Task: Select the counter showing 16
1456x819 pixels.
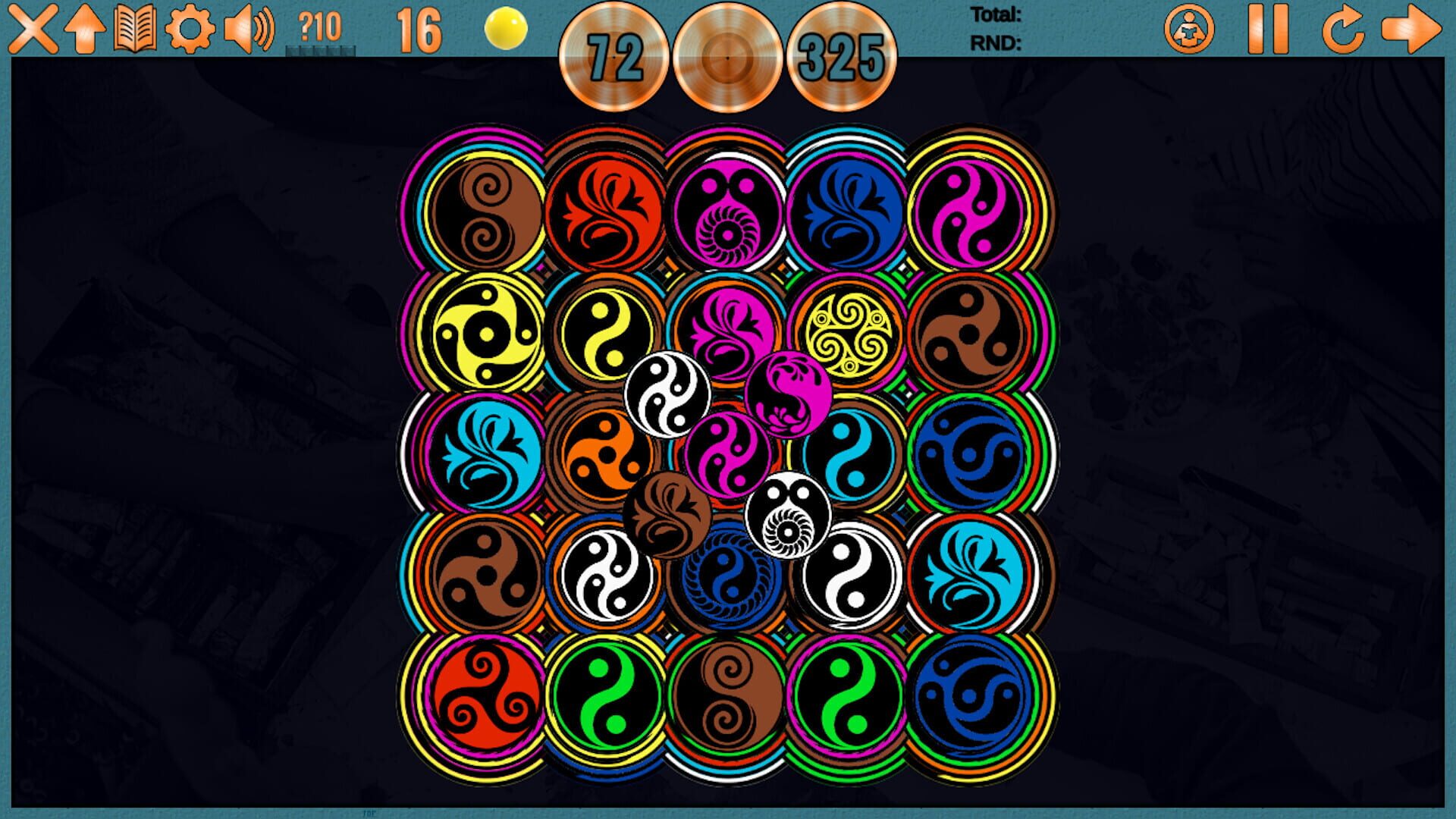Action: (x=419, y=32)
